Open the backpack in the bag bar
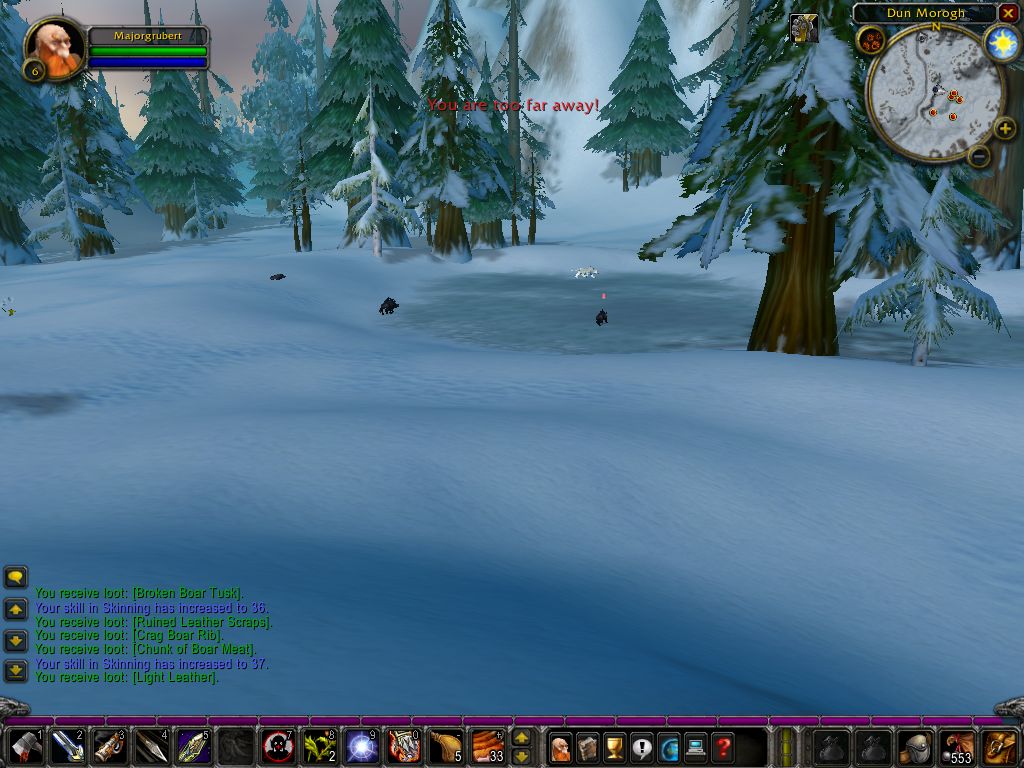 (x=1000, y=746)
